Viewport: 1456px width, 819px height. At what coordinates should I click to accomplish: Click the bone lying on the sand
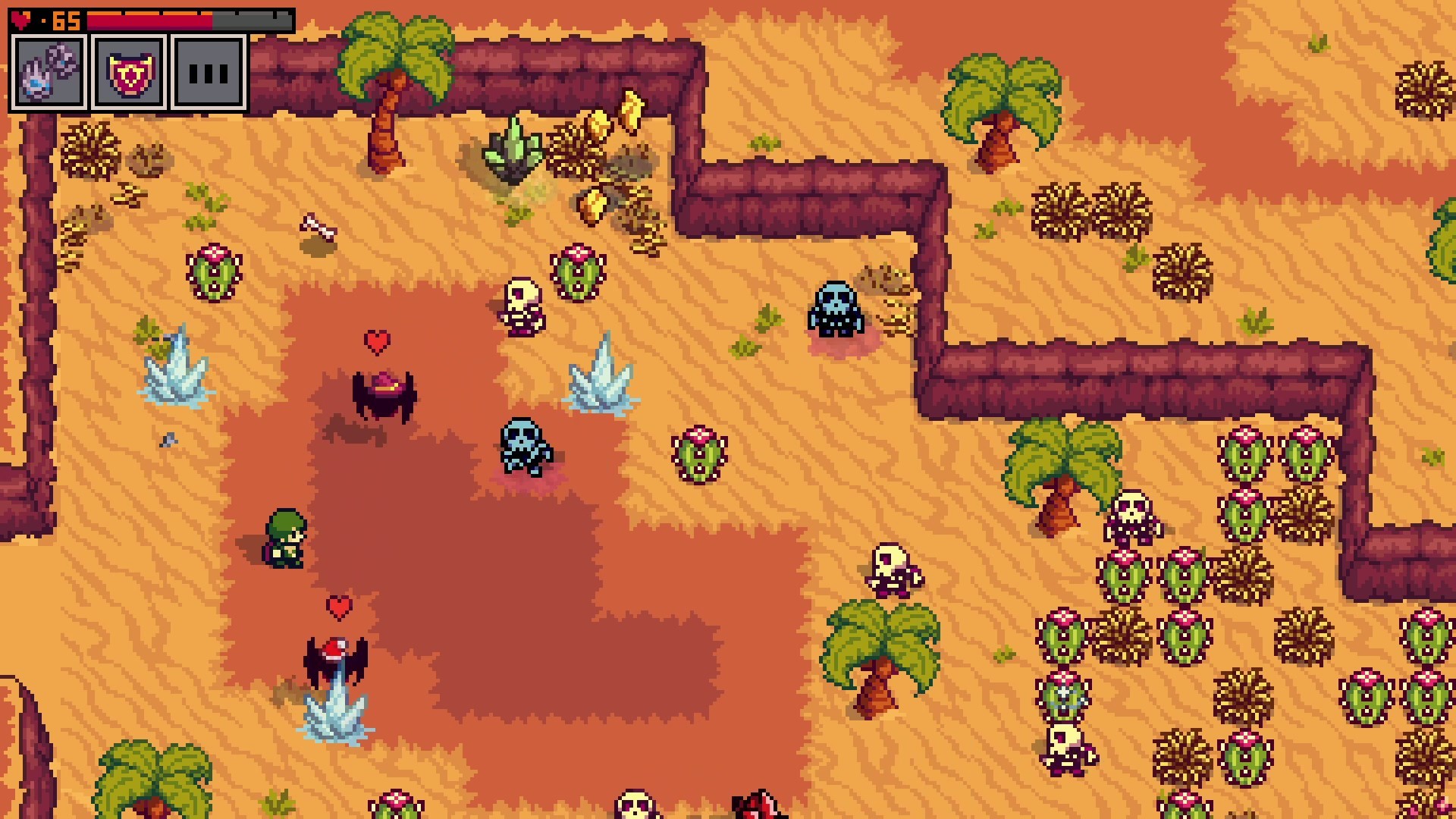coord(315,227)
